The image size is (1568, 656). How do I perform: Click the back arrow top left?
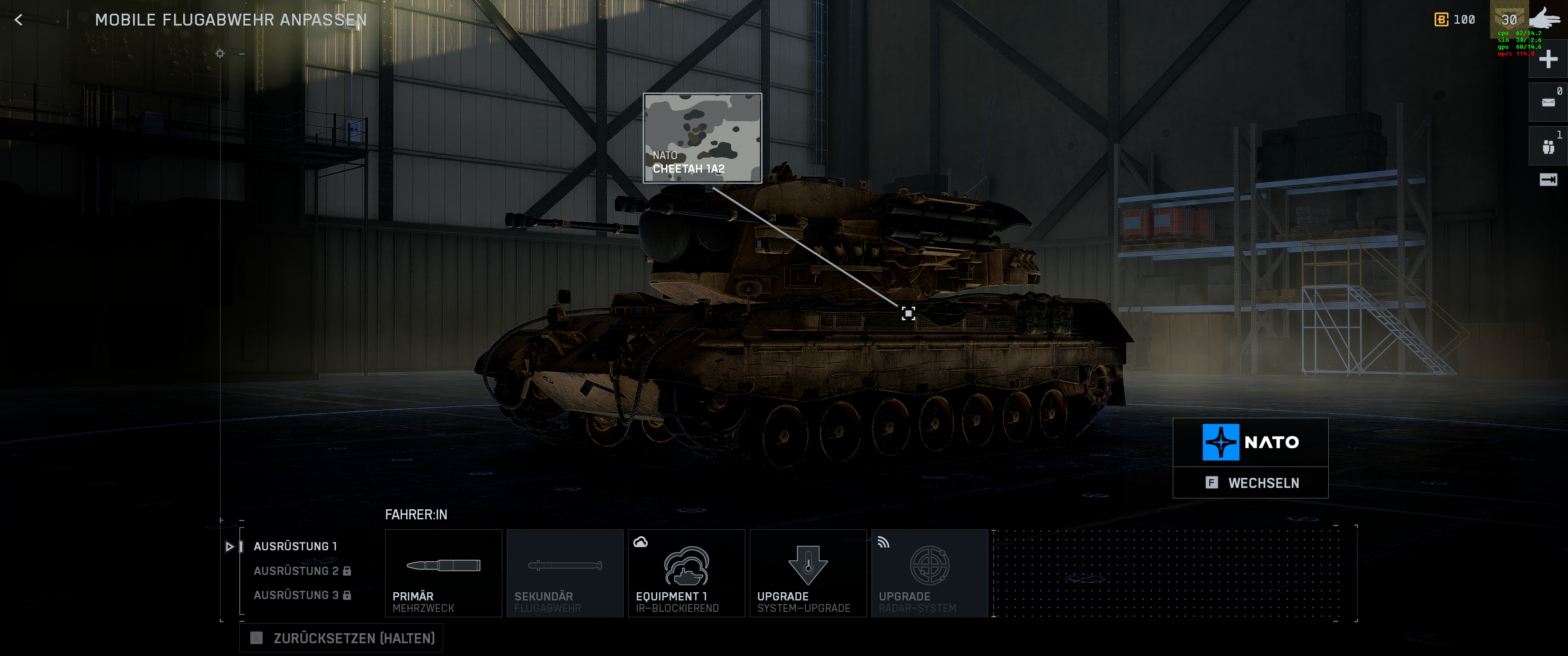coord(19,20)
